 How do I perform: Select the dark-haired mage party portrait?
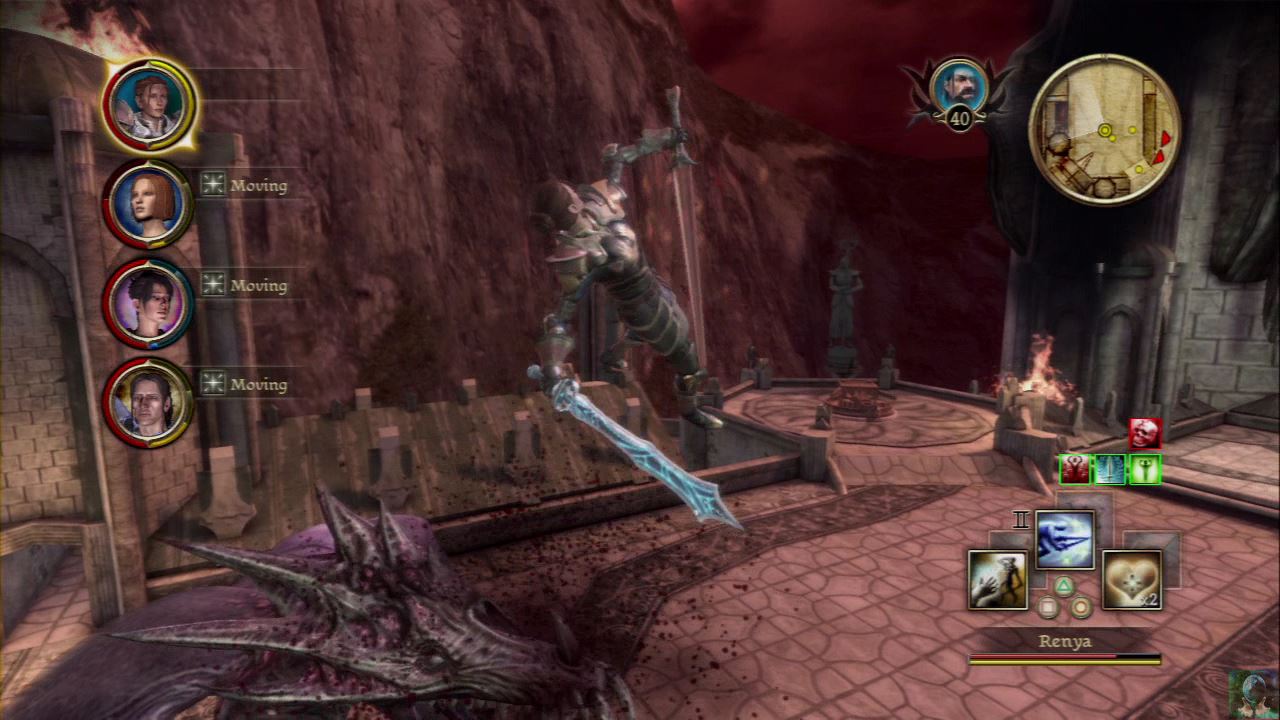[x=147, y=302]
